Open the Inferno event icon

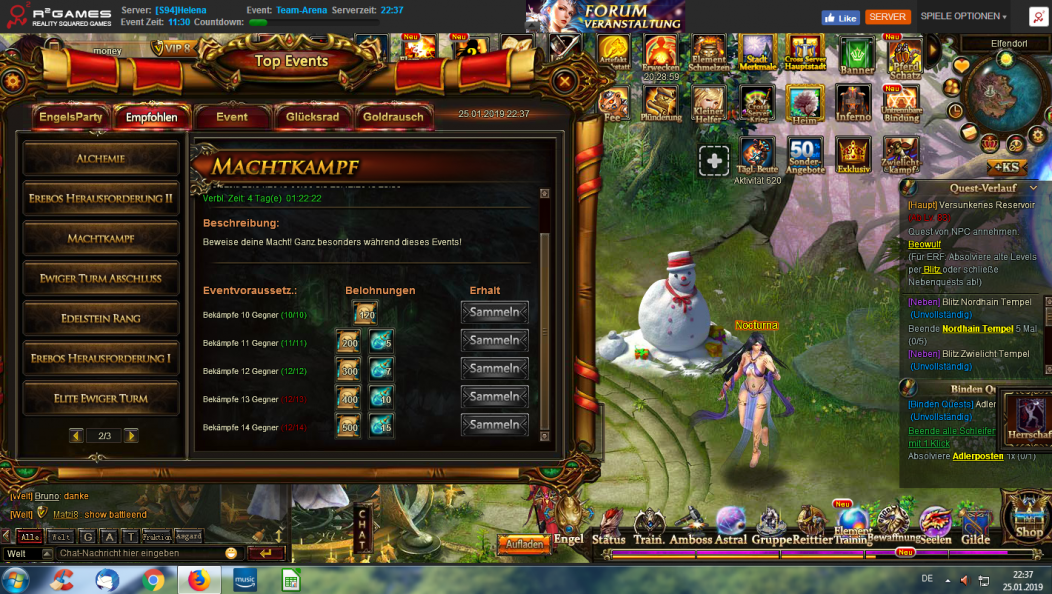(x=853, y=103)
